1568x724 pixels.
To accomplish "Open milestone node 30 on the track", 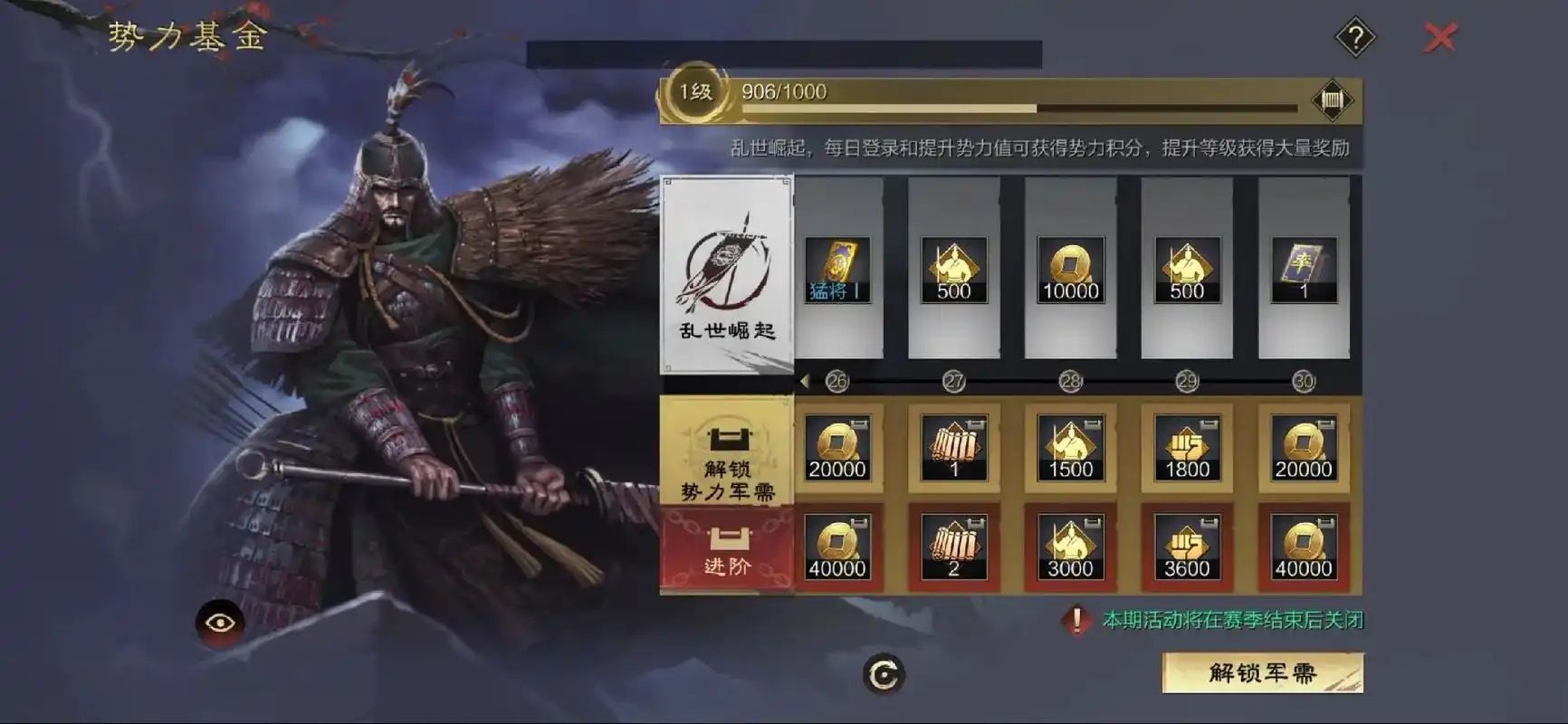I will coord(1304,381).
